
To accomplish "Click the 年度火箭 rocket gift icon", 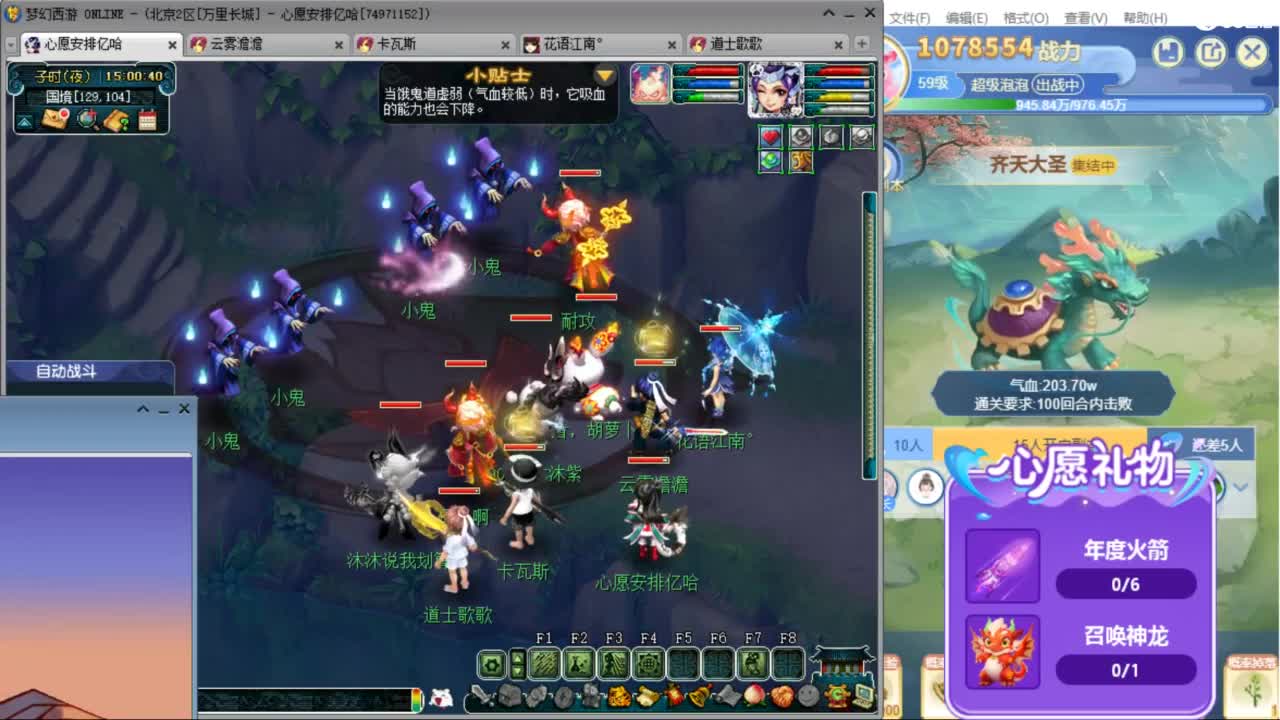I will [1002, 567].
